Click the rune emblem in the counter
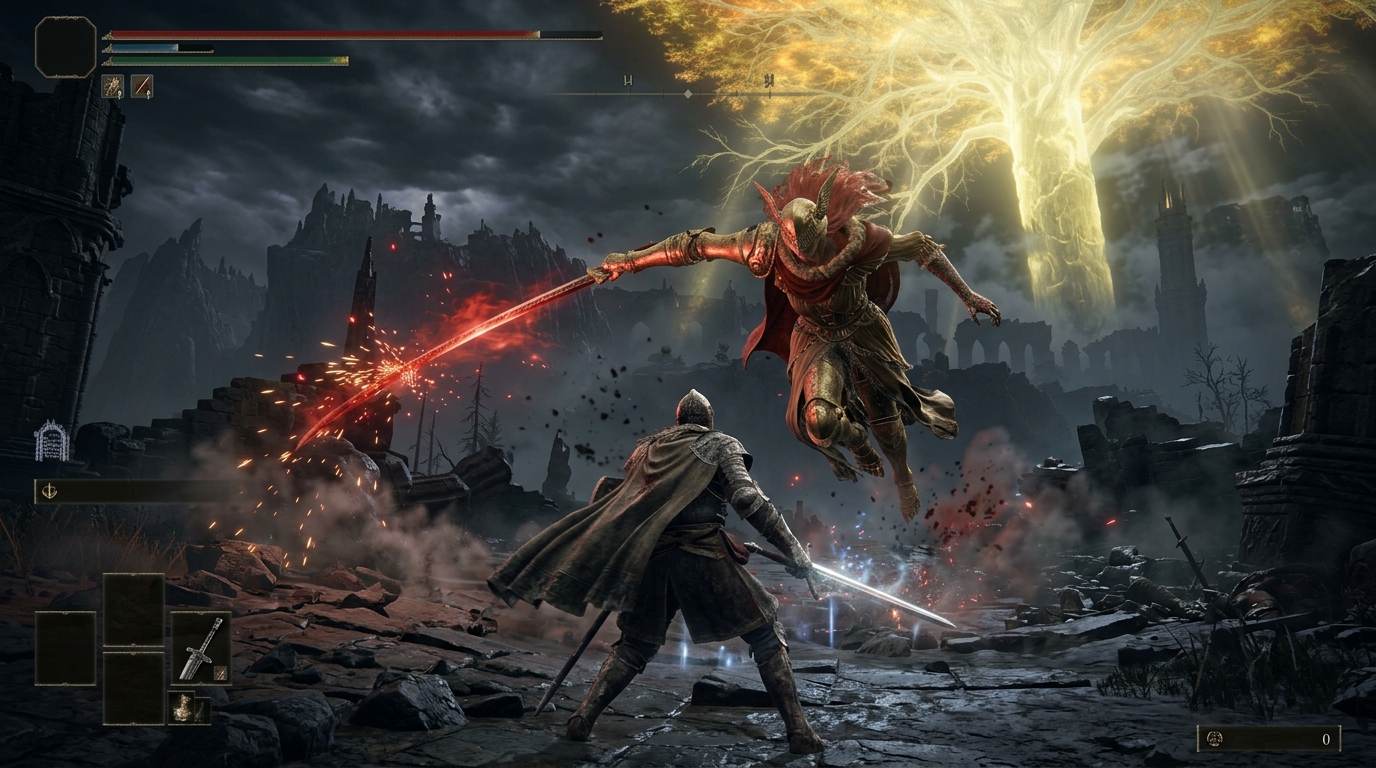The height and width of the screenshot is (768, 1376). coord(1215,739)
